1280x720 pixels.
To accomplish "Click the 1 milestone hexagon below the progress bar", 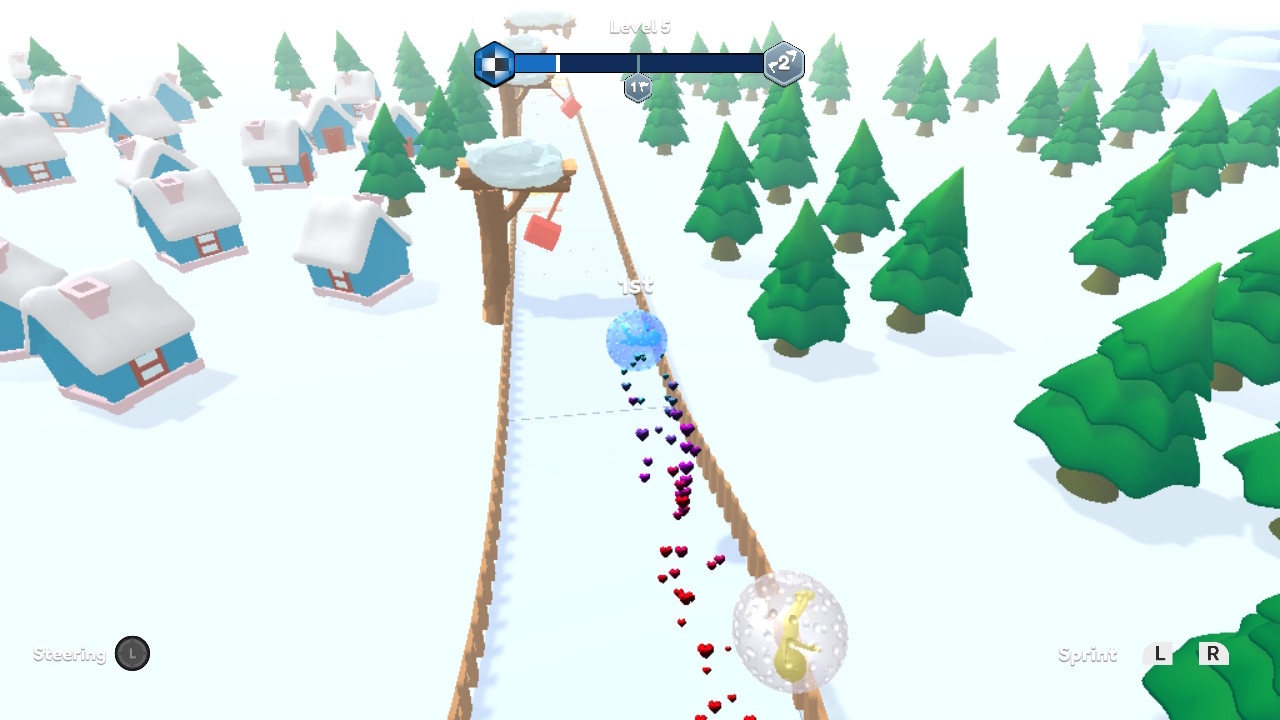I will [637, 88].
